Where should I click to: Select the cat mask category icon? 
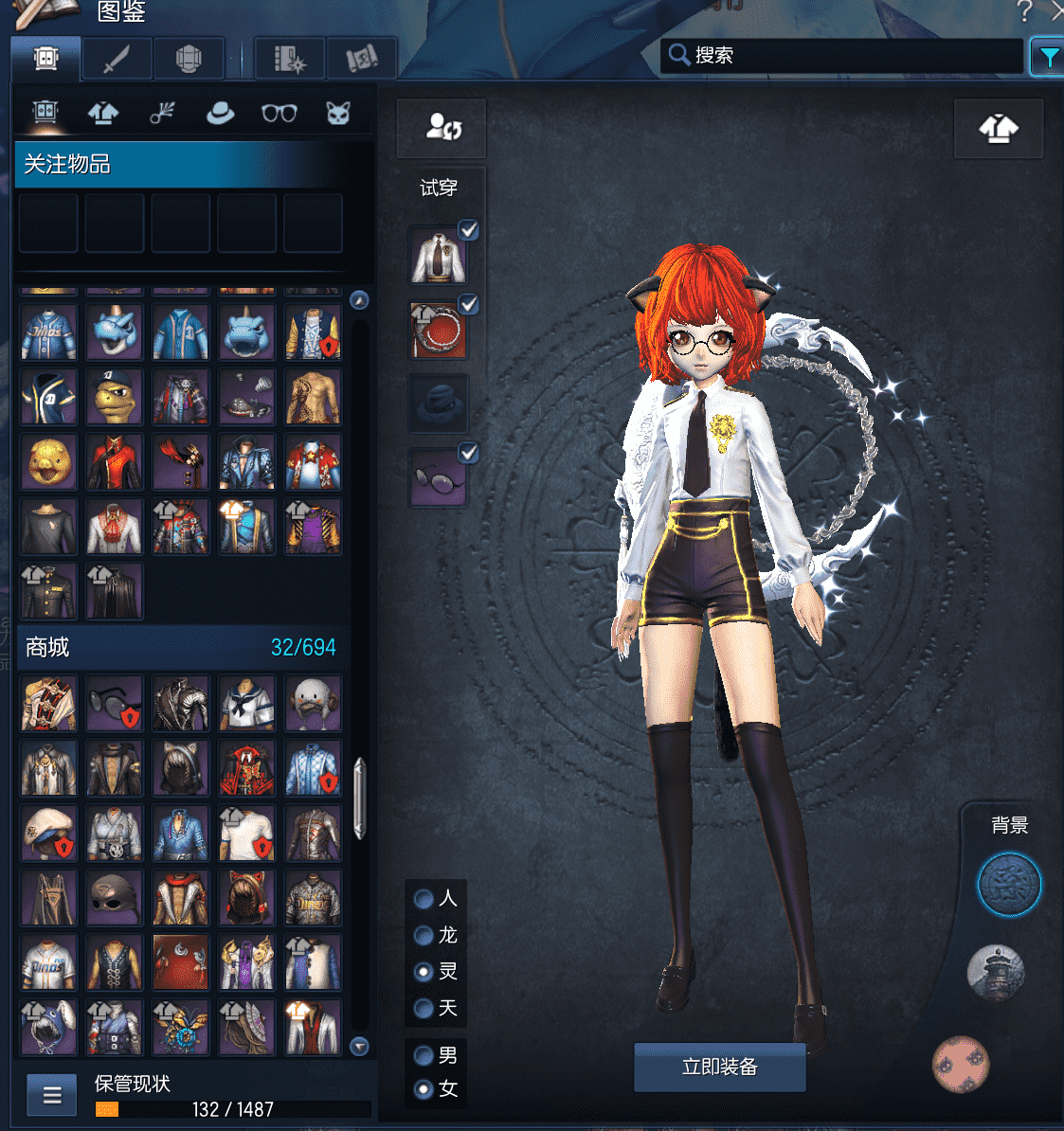point(338,114)
